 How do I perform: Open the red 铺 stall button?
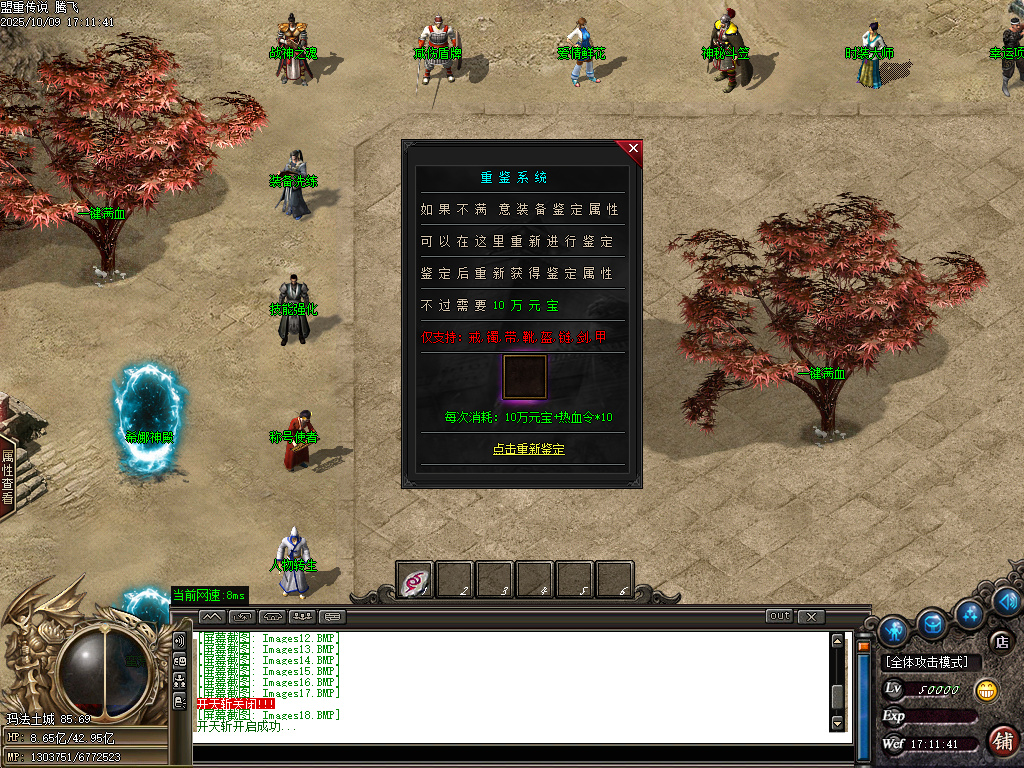point(1003,741)
